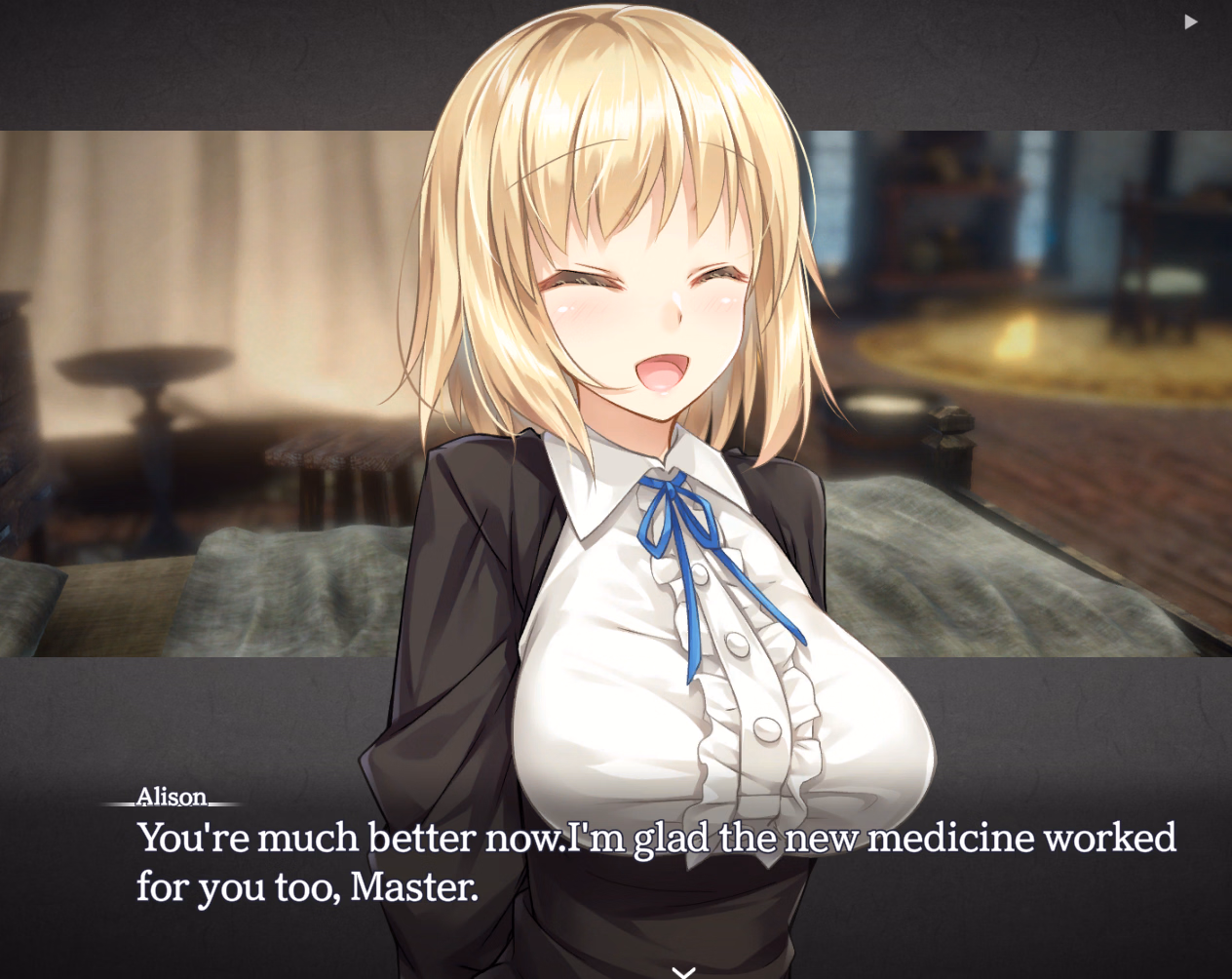Advance dialogue with the down chevron

pos(684,970)
